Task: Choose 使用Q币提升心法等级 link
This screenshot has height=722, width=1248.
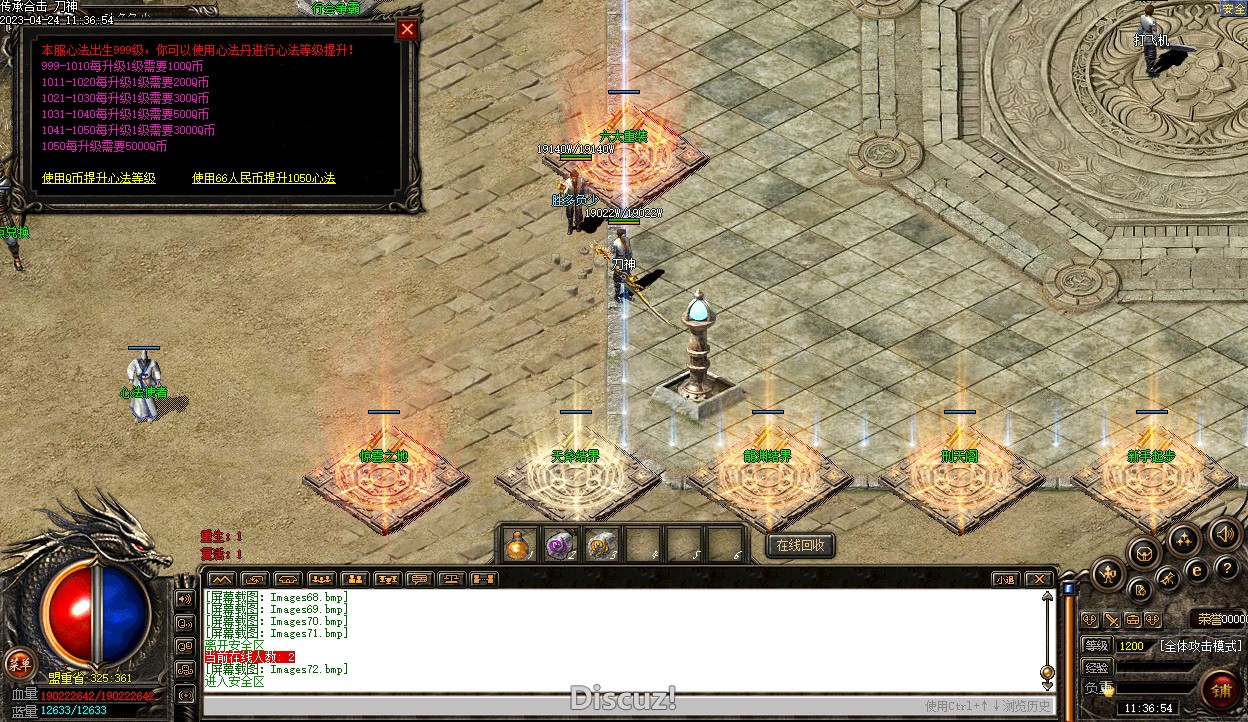Action: pyautogui.click(x=99, y=178)
